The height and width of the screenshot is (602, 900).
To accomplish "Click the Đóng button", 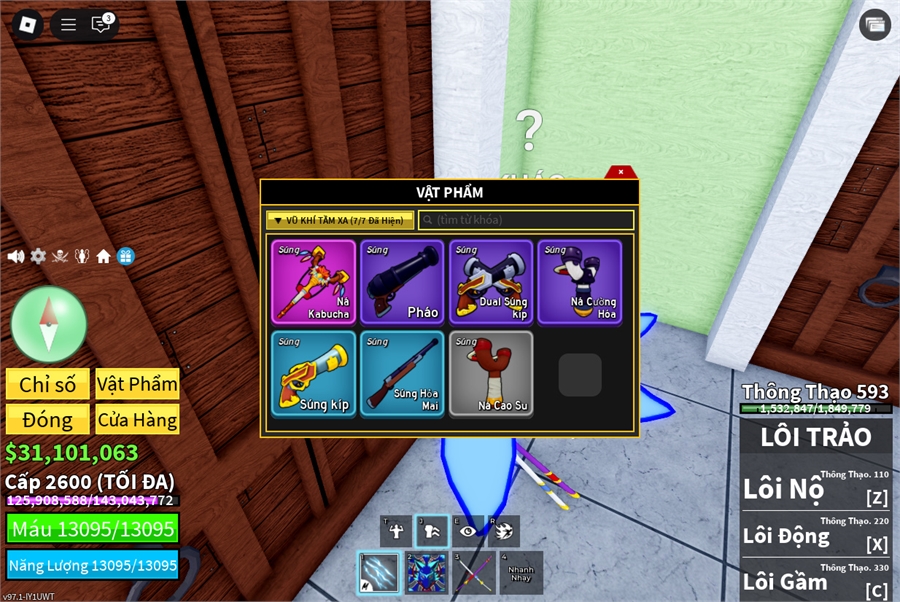I will 47,420.
